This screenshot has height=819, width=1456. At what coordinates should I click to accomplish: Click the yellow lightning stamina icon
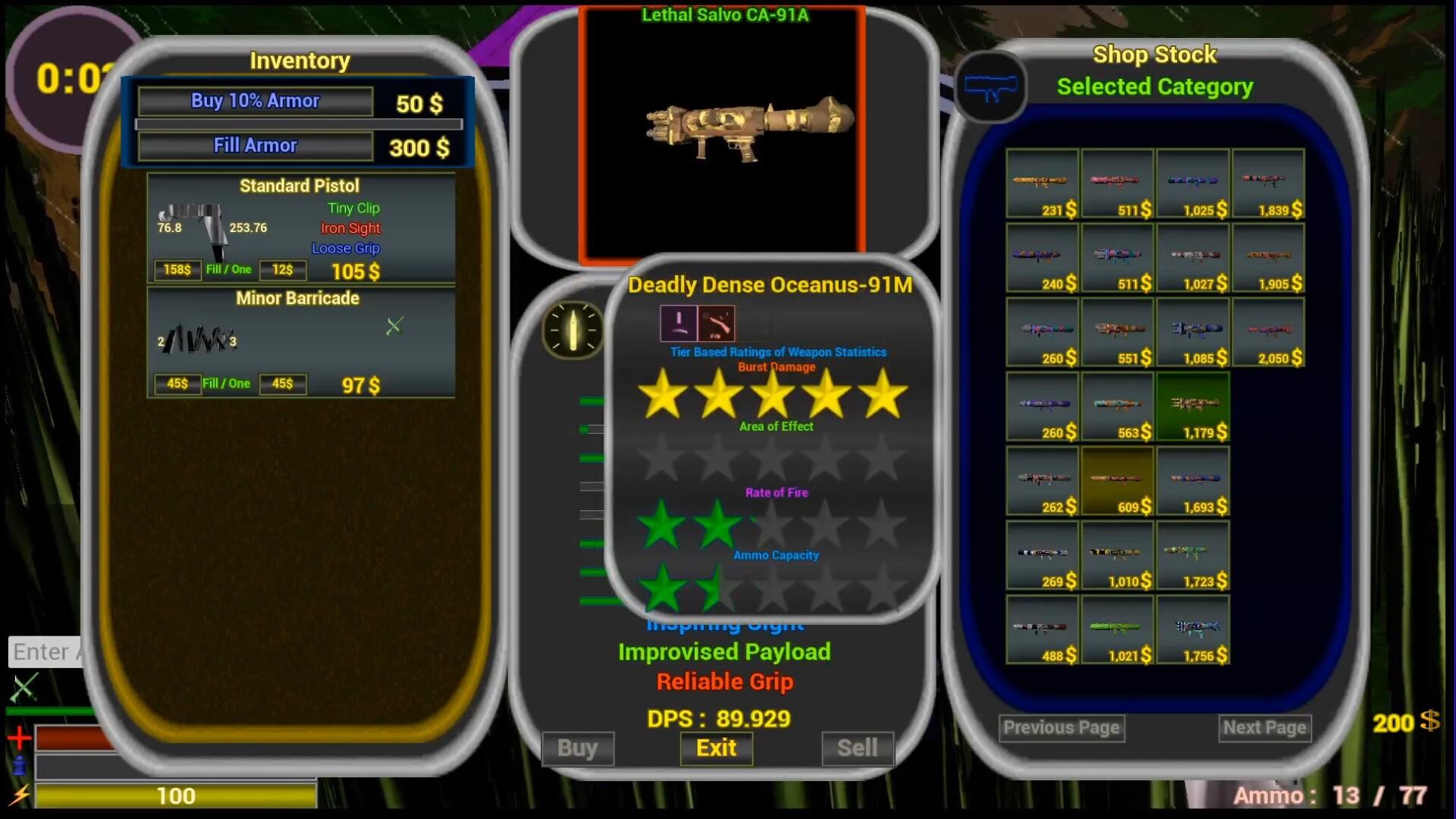pyautogui.click(x=20, y=795)
